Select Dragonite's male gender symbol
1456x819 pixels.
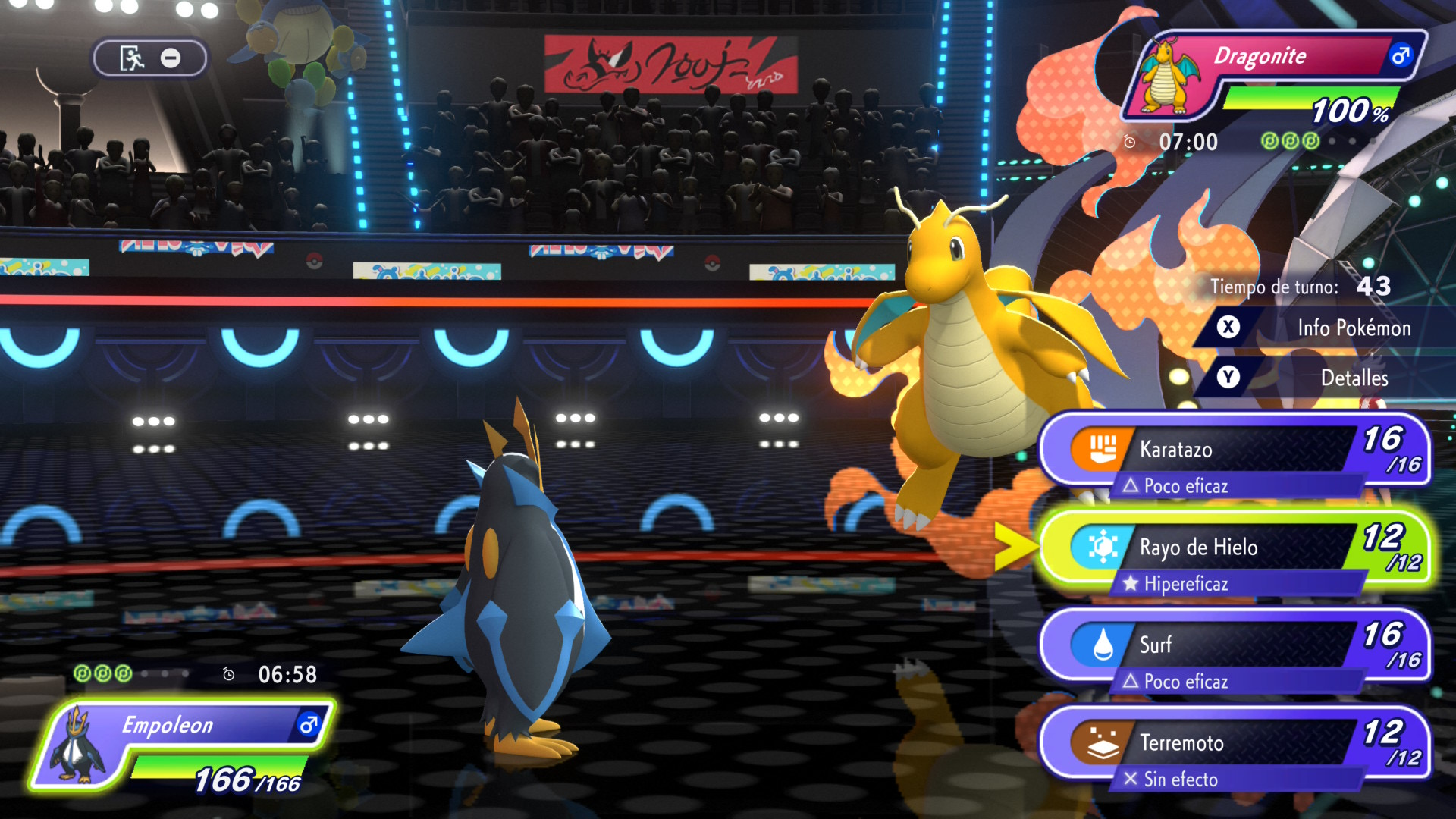1400,55
